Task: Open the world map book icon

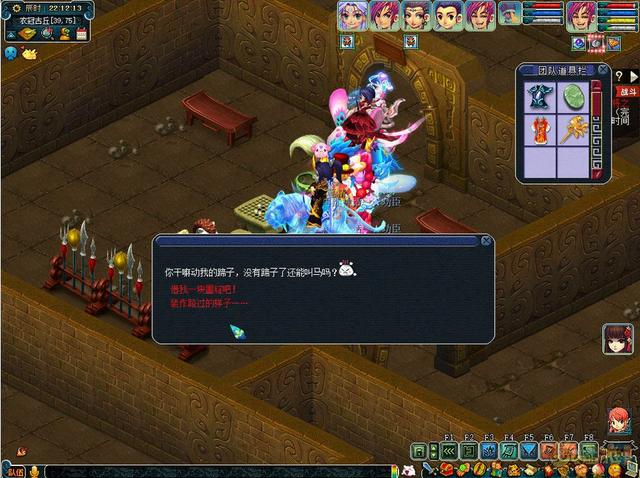Action: point(27,34)
